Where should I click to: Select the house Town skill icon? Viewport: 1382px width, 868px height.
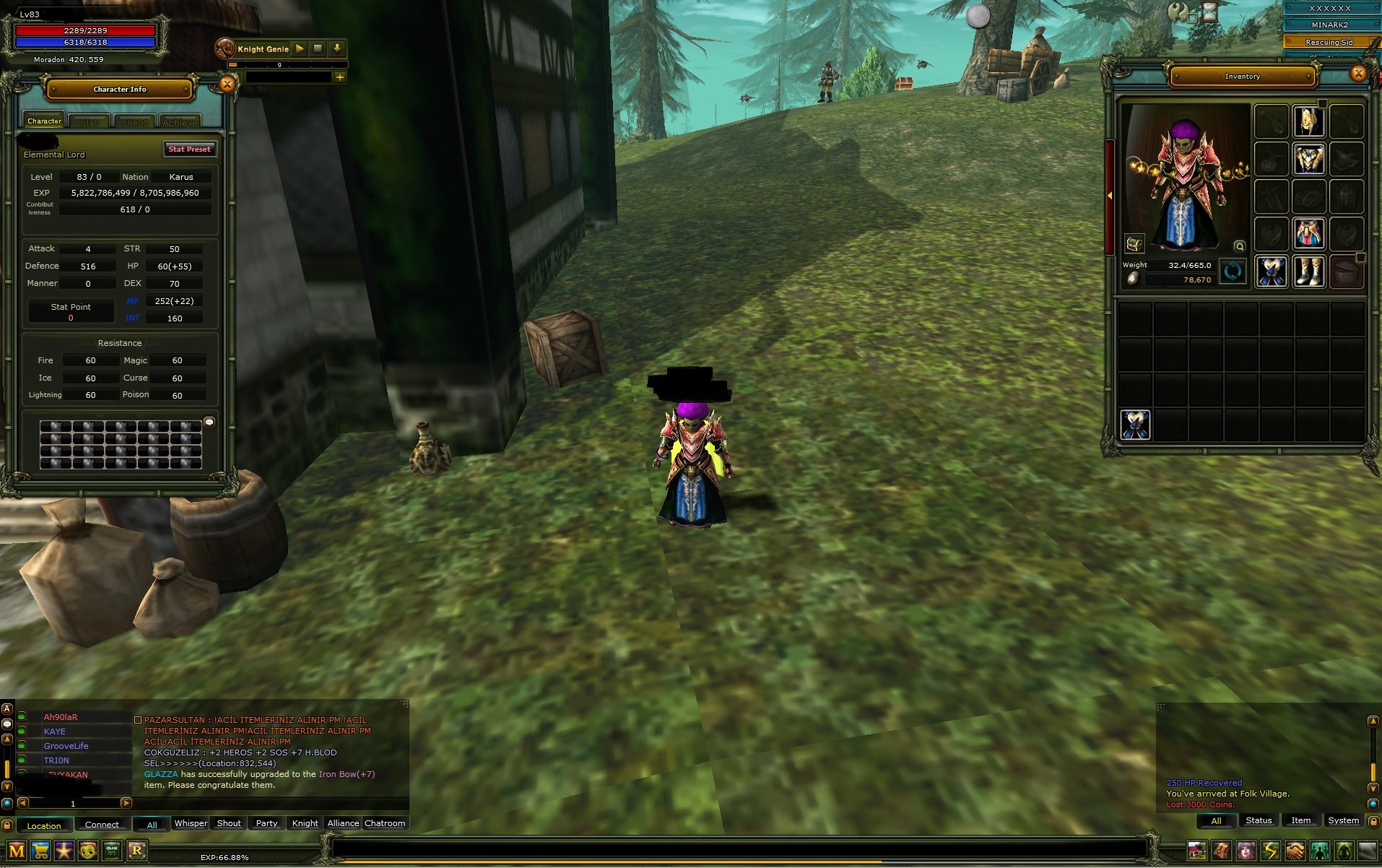[1197, 851]
